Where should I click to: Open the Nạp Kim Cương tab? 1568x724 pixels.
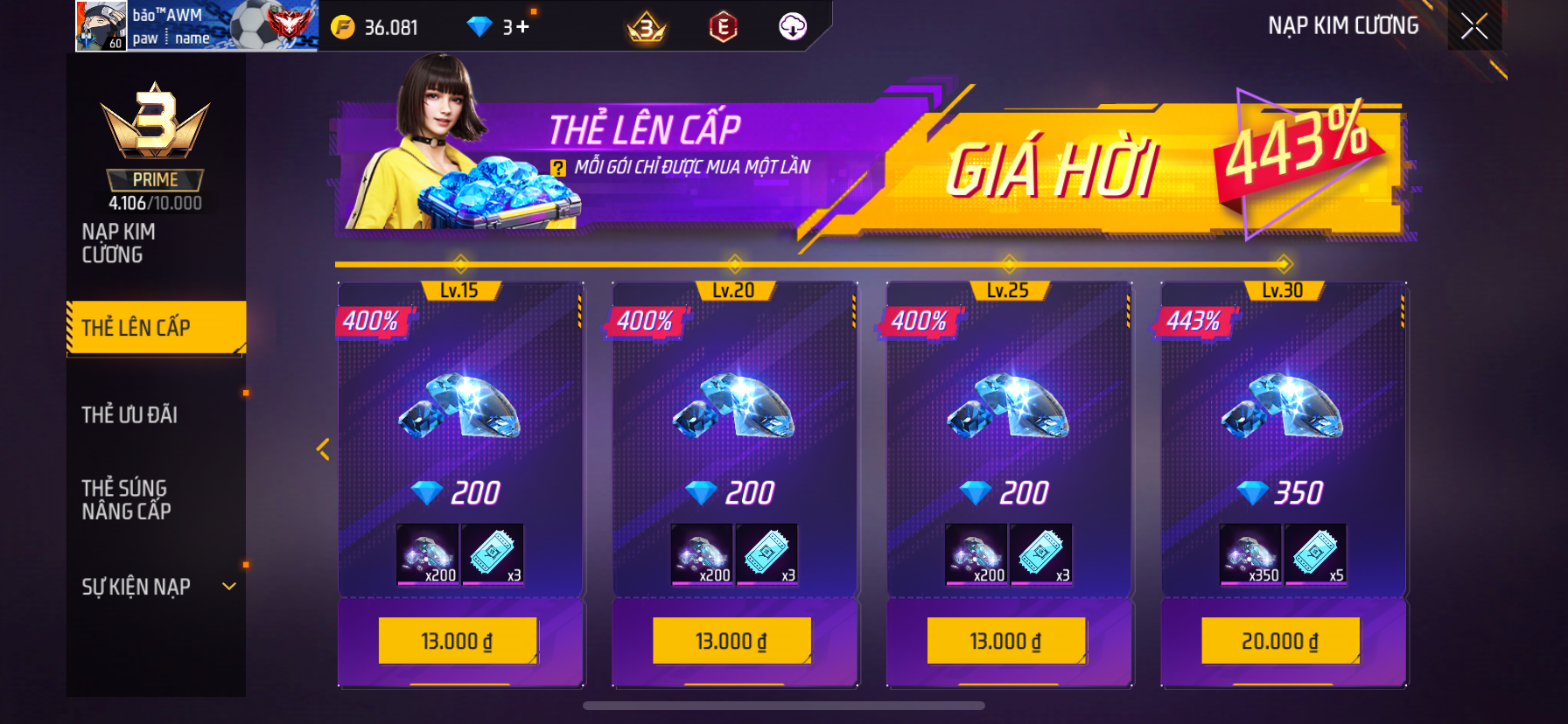(118, 243)
